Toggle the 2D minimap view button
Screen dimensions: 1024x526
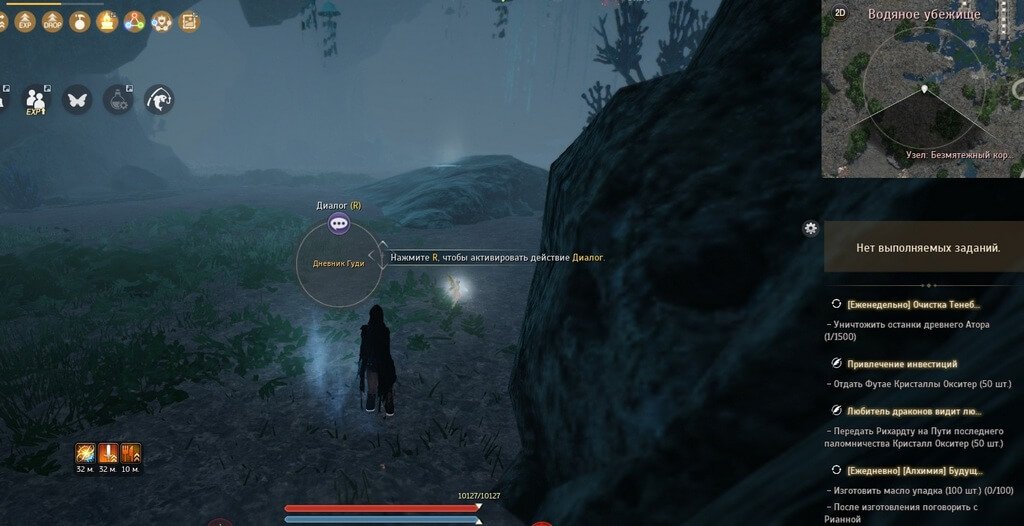(x=840, y=13)
